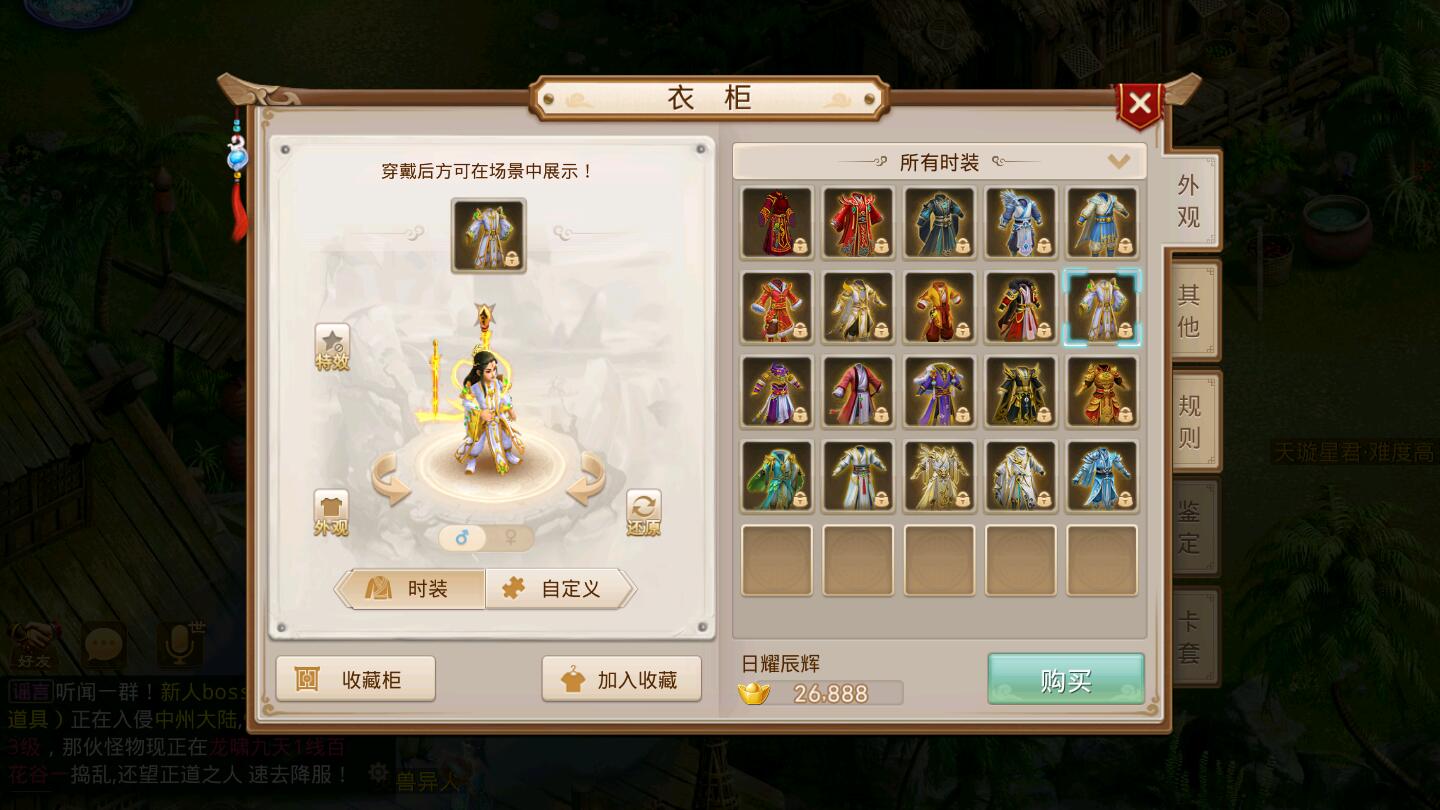Open the 收藏柜 collection cabinet
1440x810 pixels.
tap(356, 679)
